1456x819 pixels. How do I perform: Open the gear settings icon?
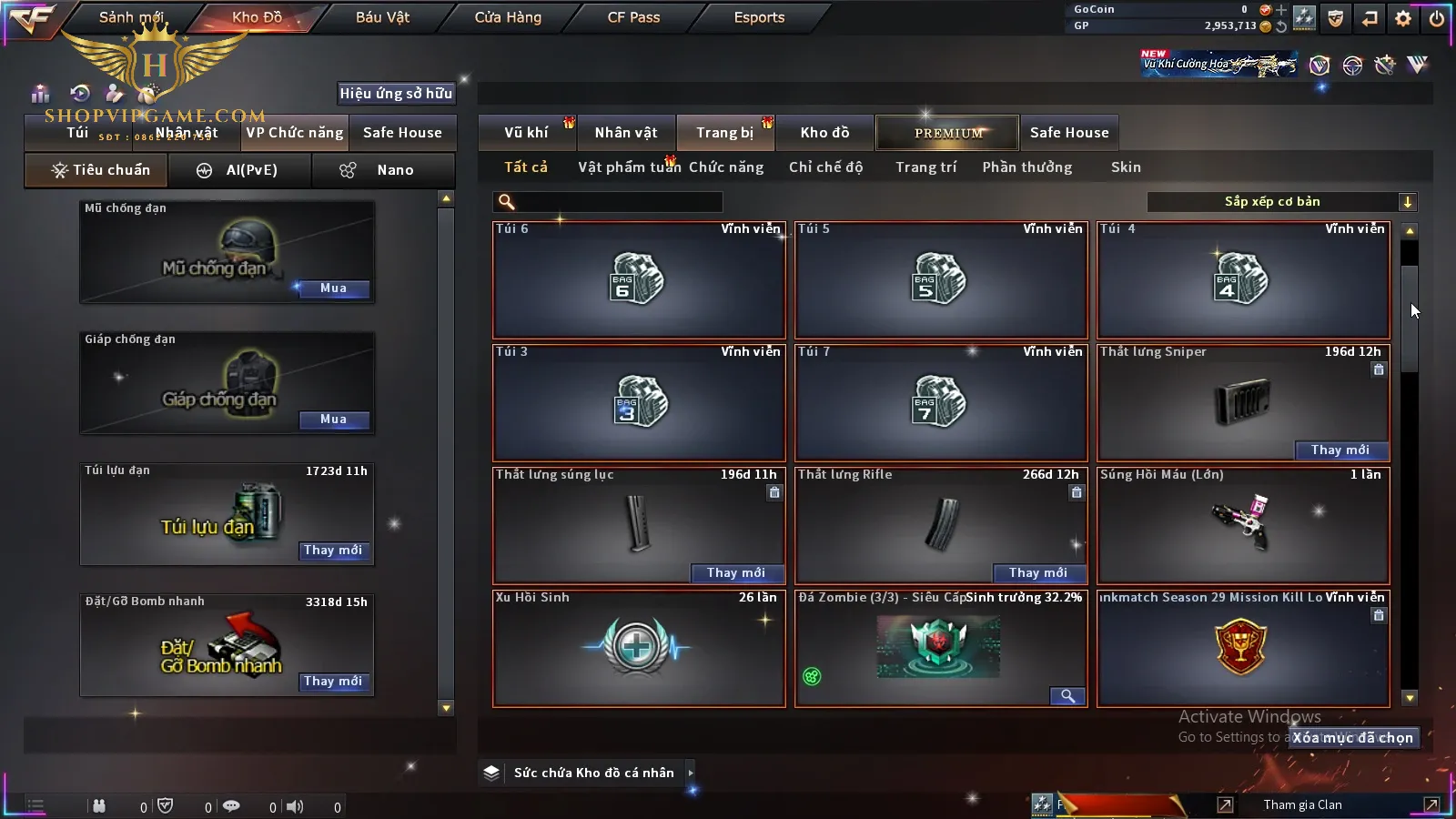[x=1403, y=18]
